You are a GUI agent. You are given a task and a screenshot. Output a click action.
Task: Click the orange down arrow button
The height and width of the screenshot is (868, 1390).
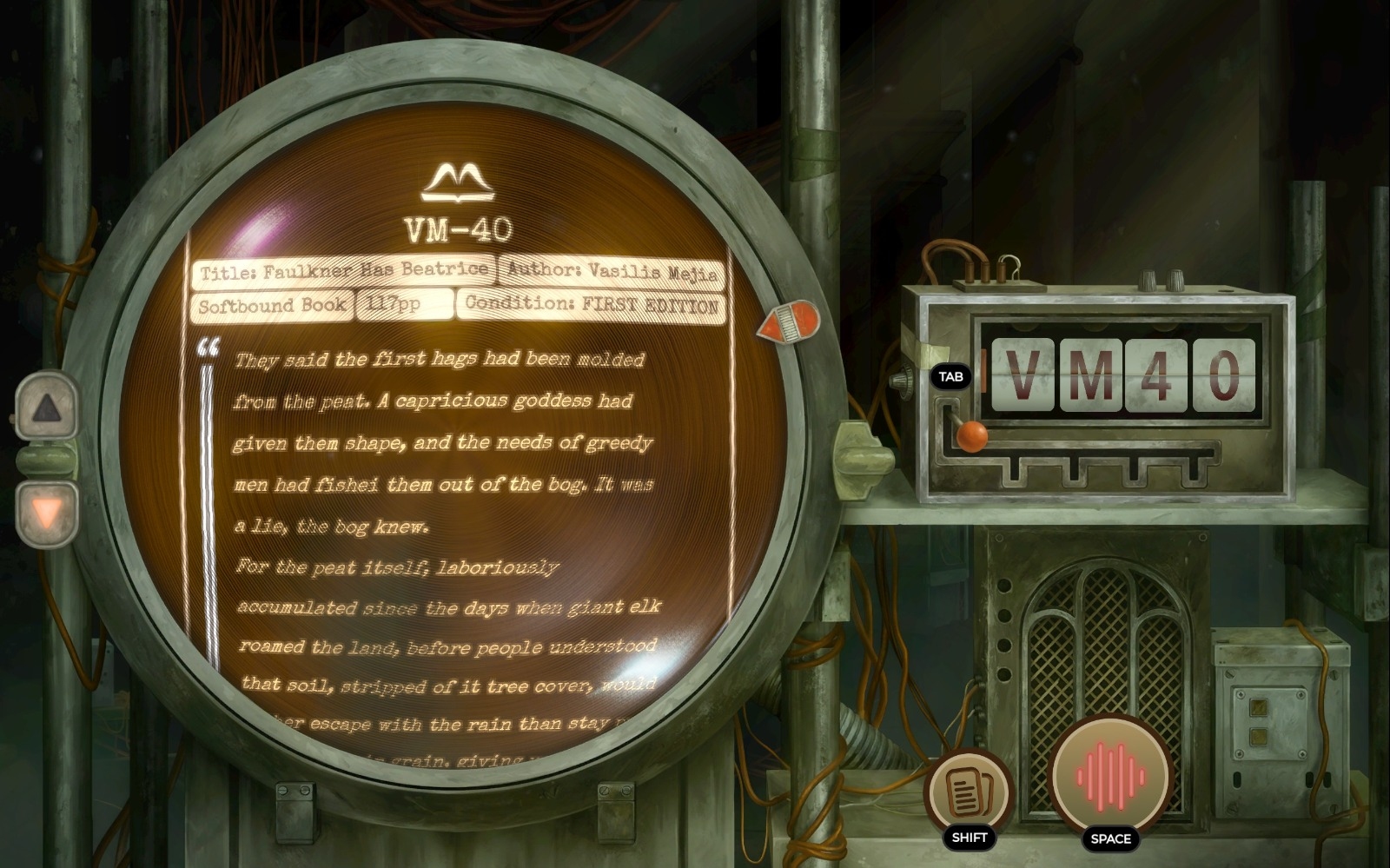pos(47,514)
